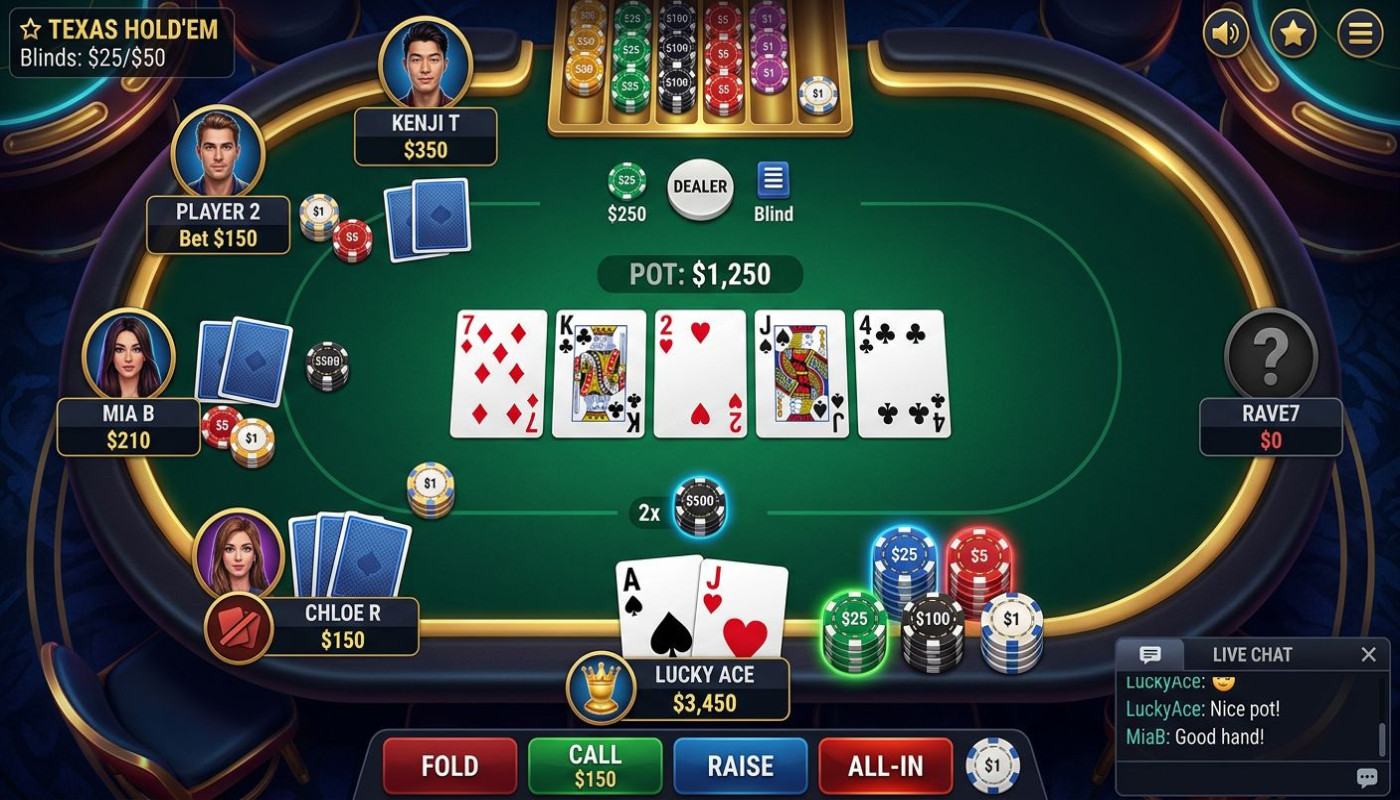Mute the game sound icon
This screenshot has height=800, width=1400.
(x=1226, y=33)
